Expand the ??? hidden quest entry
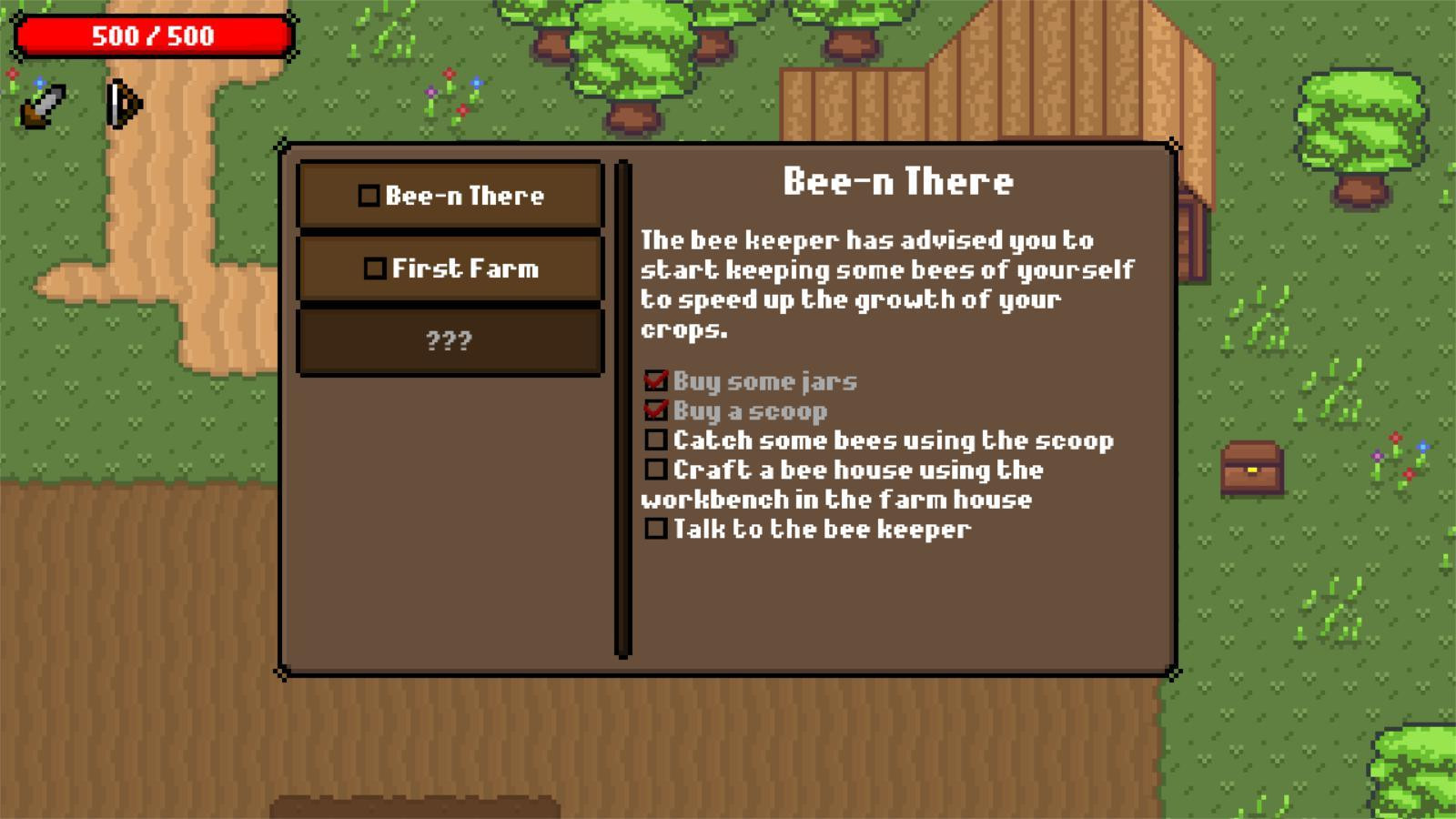1456x819 pixels. pos(448,341)
